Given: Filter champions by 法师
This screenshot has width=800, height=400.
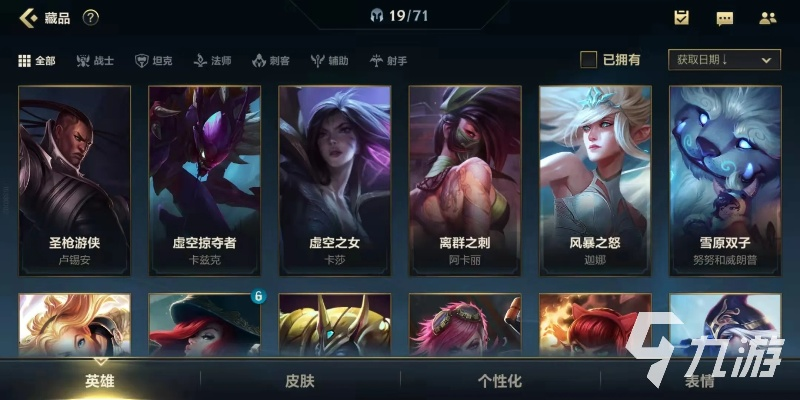Looking at the screenshot, I should tap(212, 61).
